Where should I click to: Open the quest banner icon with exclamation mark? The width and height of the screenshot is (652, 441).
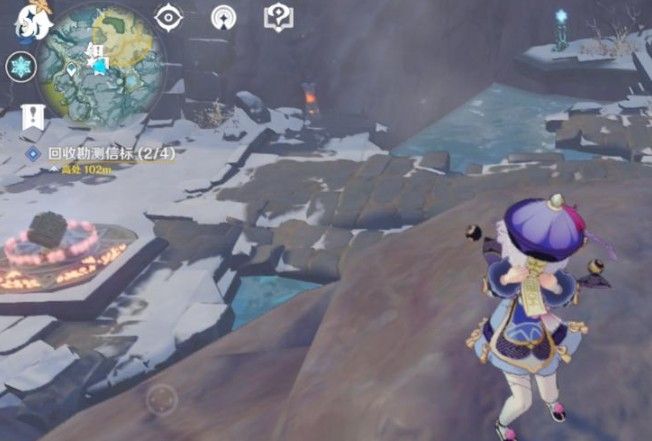click(32, 117)
